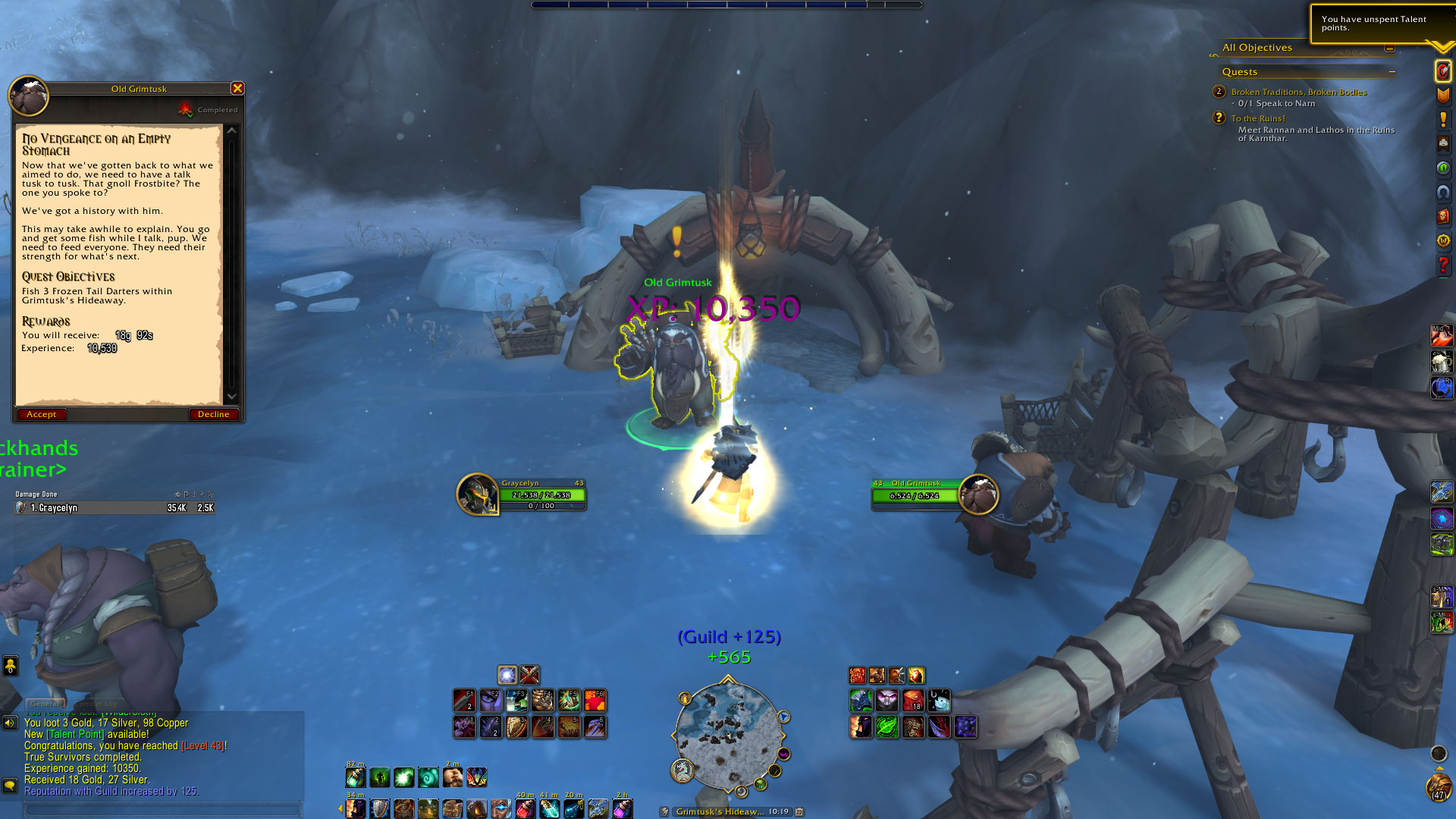Accept the No Vengeance on an Empty Stomach quest
Viewport: 1456px width, 819px height.
coord(42,414)
